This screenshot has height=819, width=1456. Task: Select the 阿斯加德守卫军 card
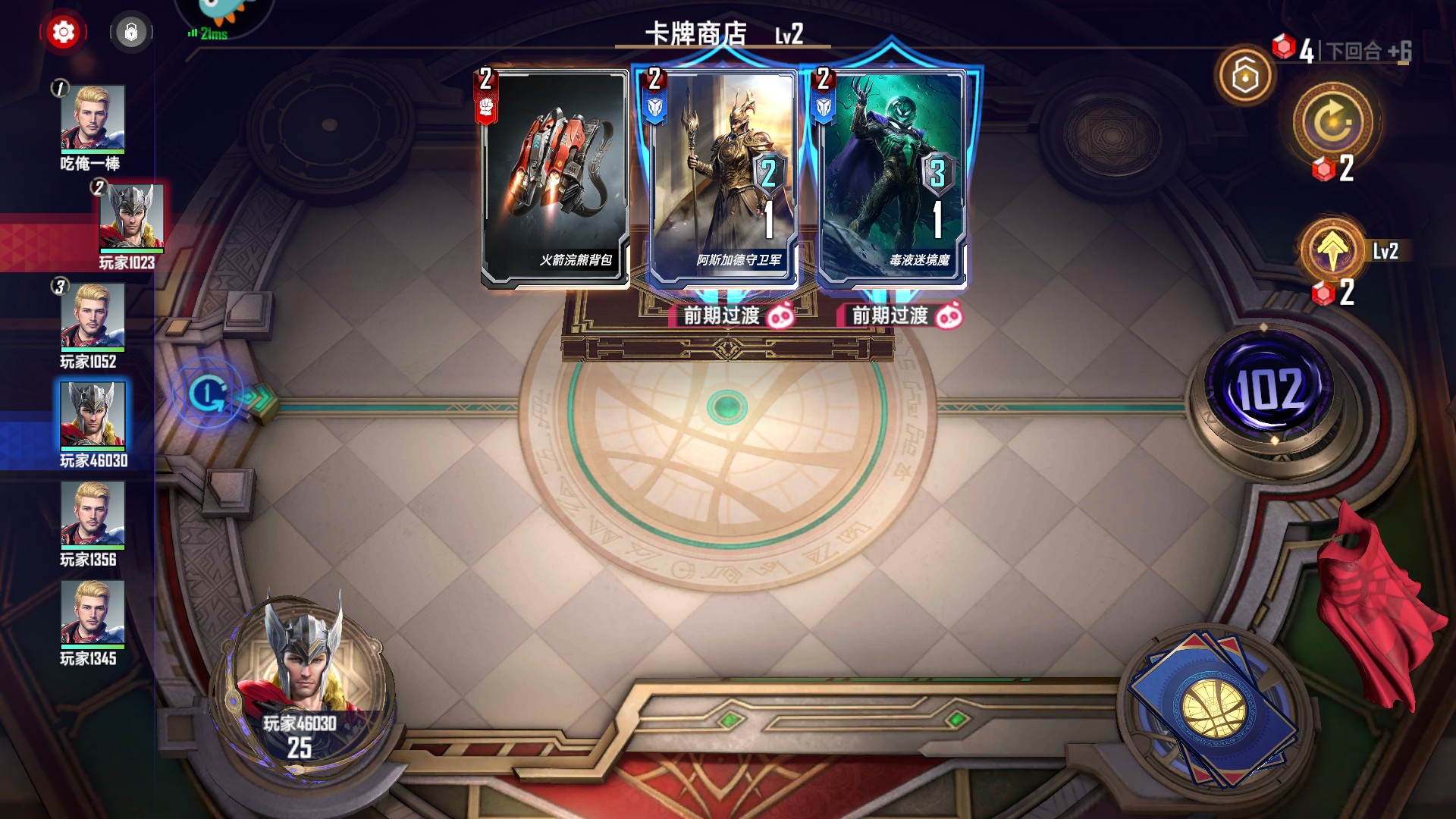click(x=723, y=179)
